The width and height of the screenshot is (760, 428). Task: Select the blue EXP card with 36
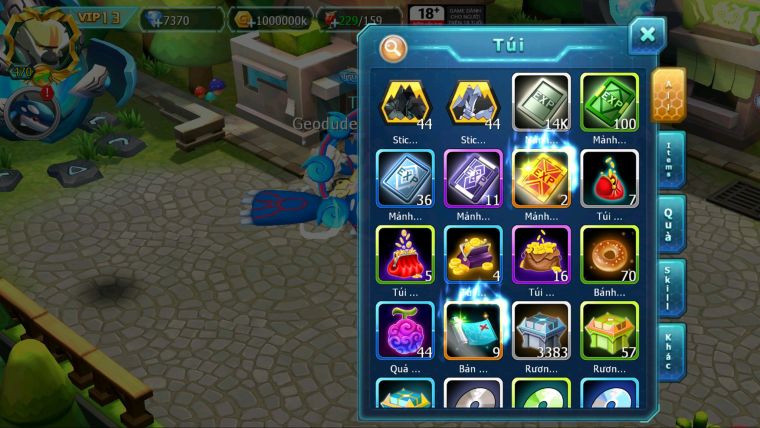pyautogui.click(x=405, y=179)
